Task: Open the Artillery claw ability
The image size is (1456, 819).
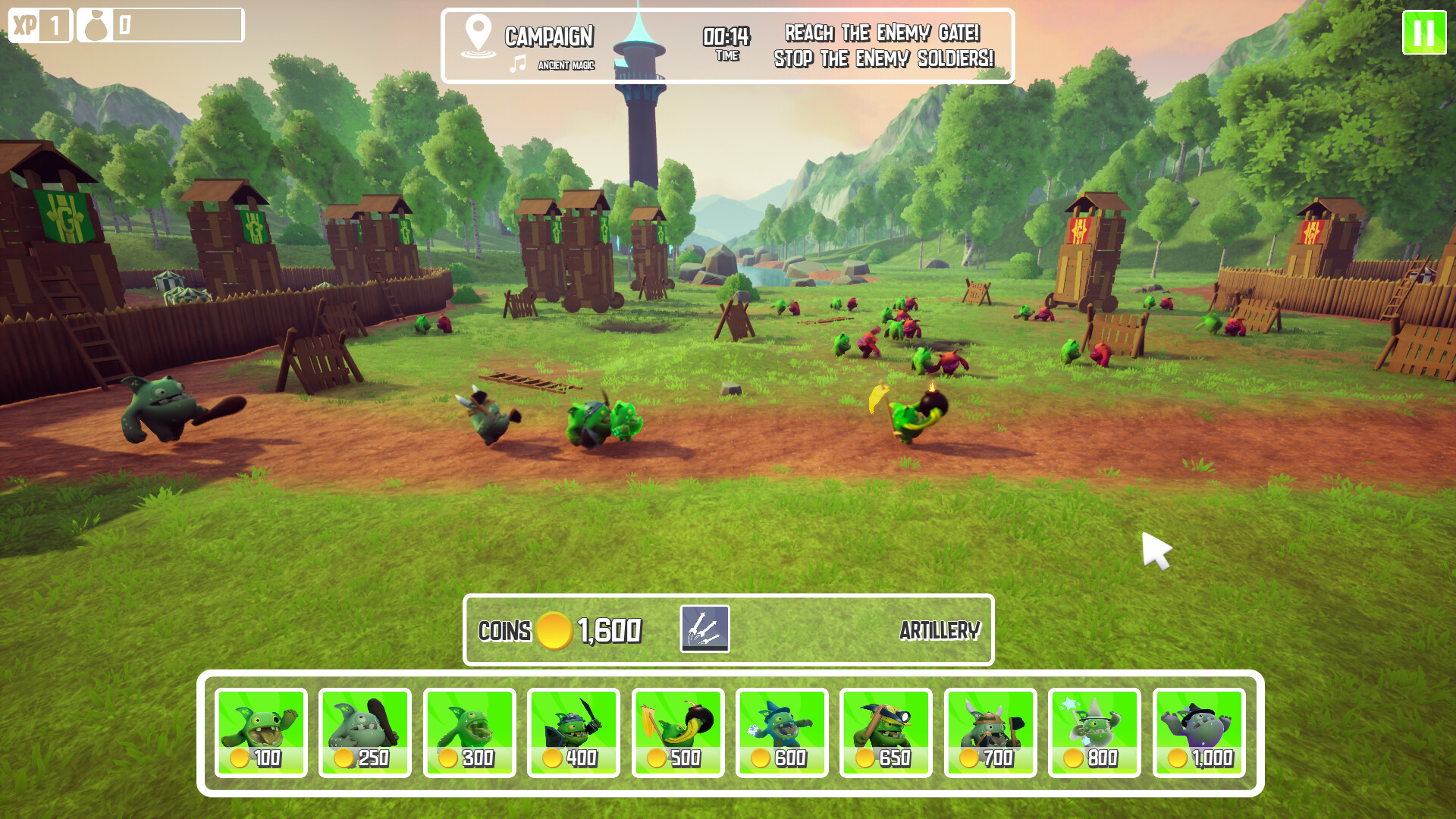Action: click(704, 629)
